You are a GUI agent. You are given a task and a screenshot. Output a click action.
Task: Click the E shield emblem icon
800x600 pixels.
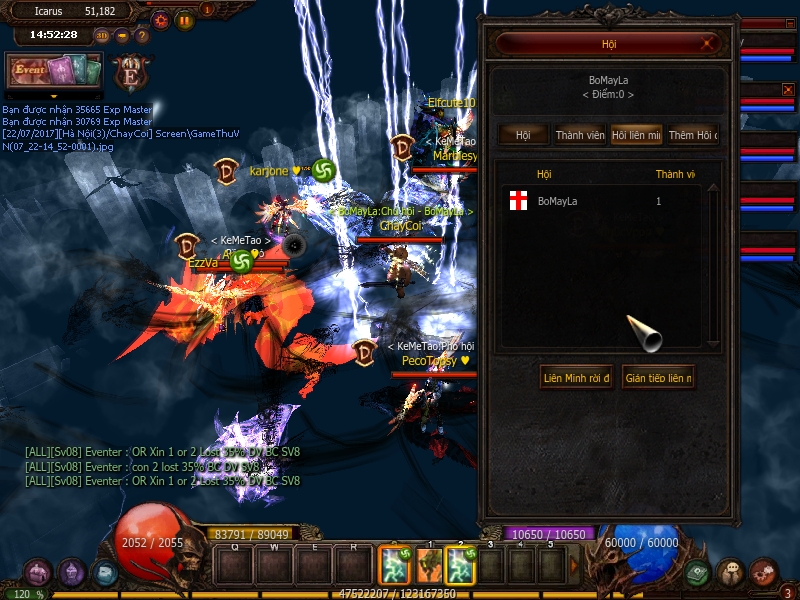click(x=130, y=74)
